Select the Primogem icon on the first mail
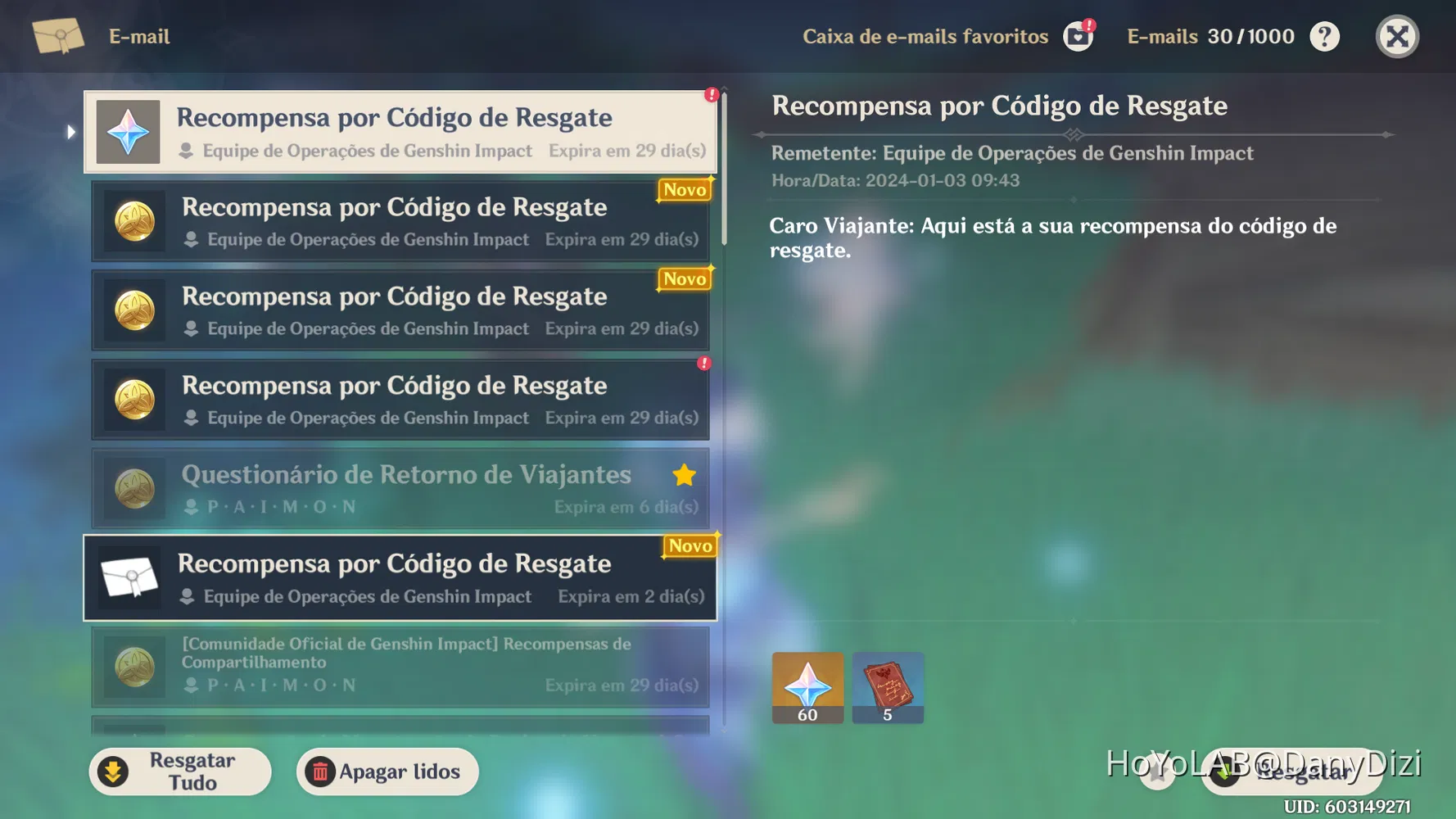The image size is (1456, 819). tap(128, 131)
